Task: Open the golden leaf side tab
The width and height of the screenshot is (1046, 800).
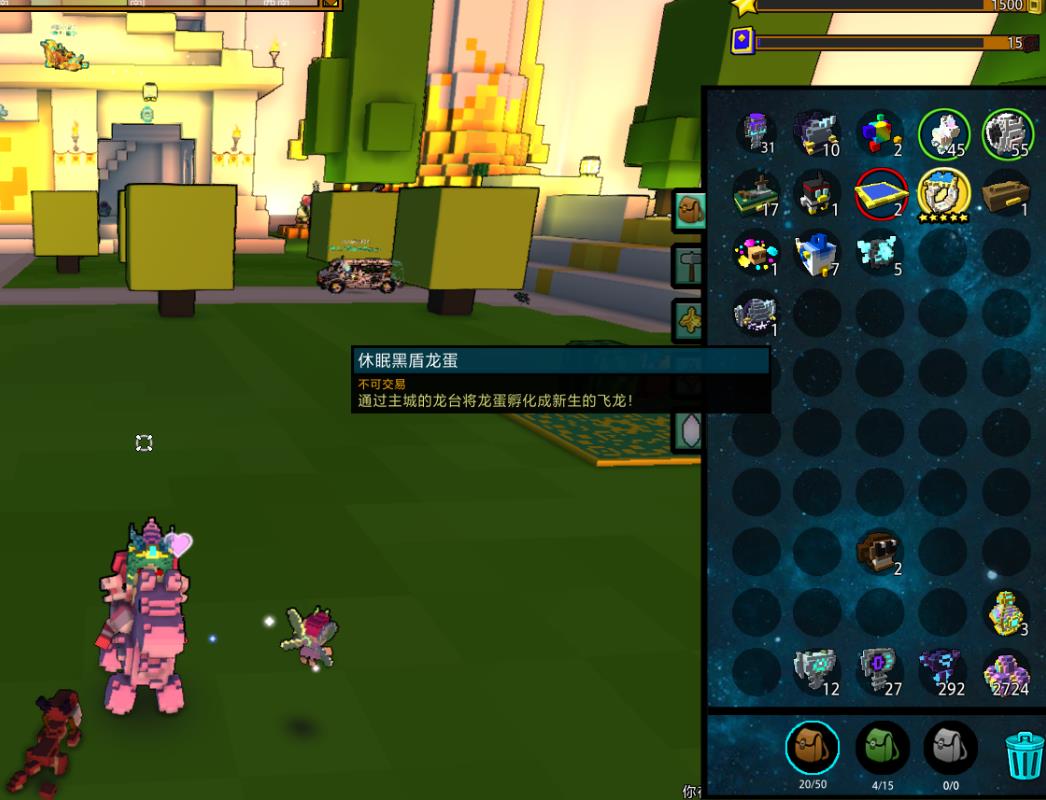Action: coord(690,319)
